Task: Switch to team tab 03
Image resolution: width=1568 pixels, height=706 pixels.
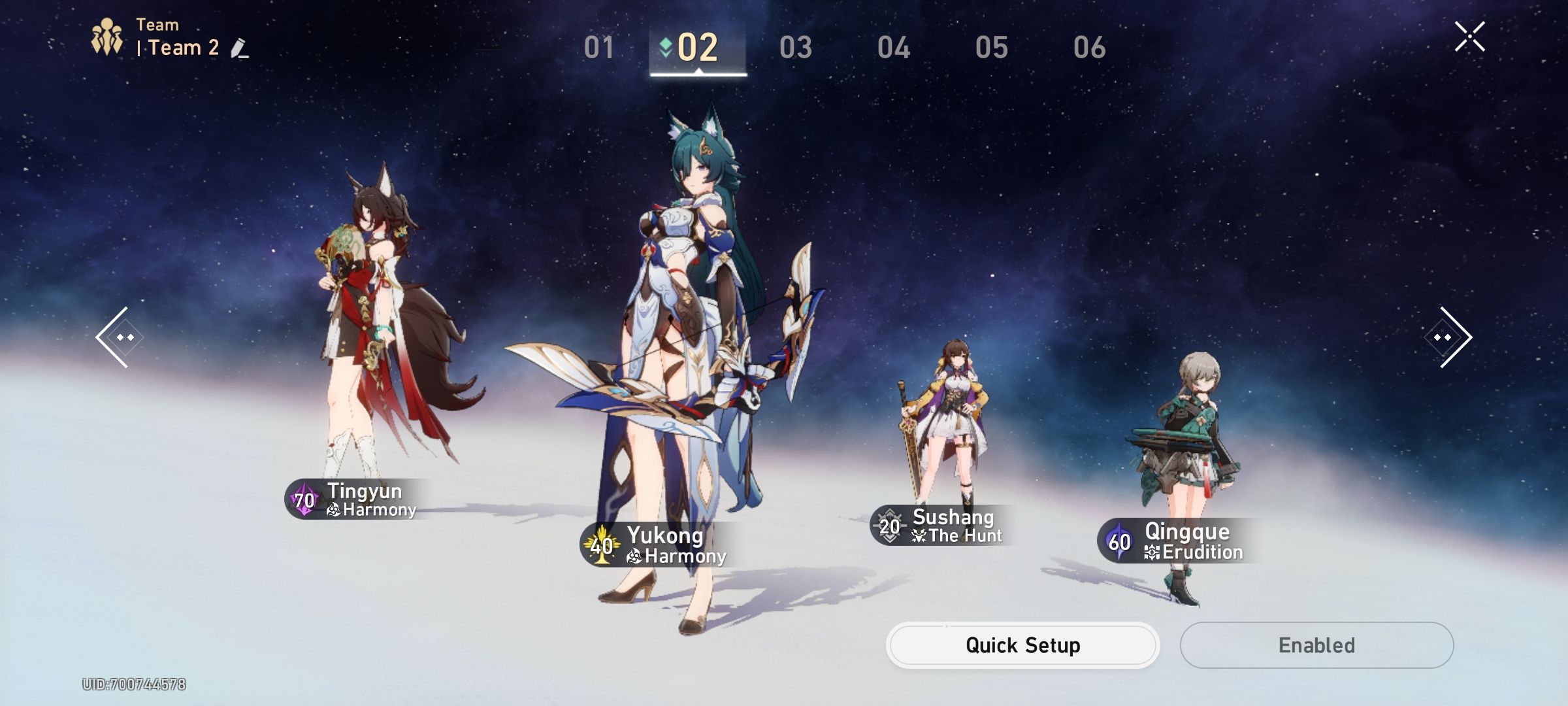Action: [795, 48]
